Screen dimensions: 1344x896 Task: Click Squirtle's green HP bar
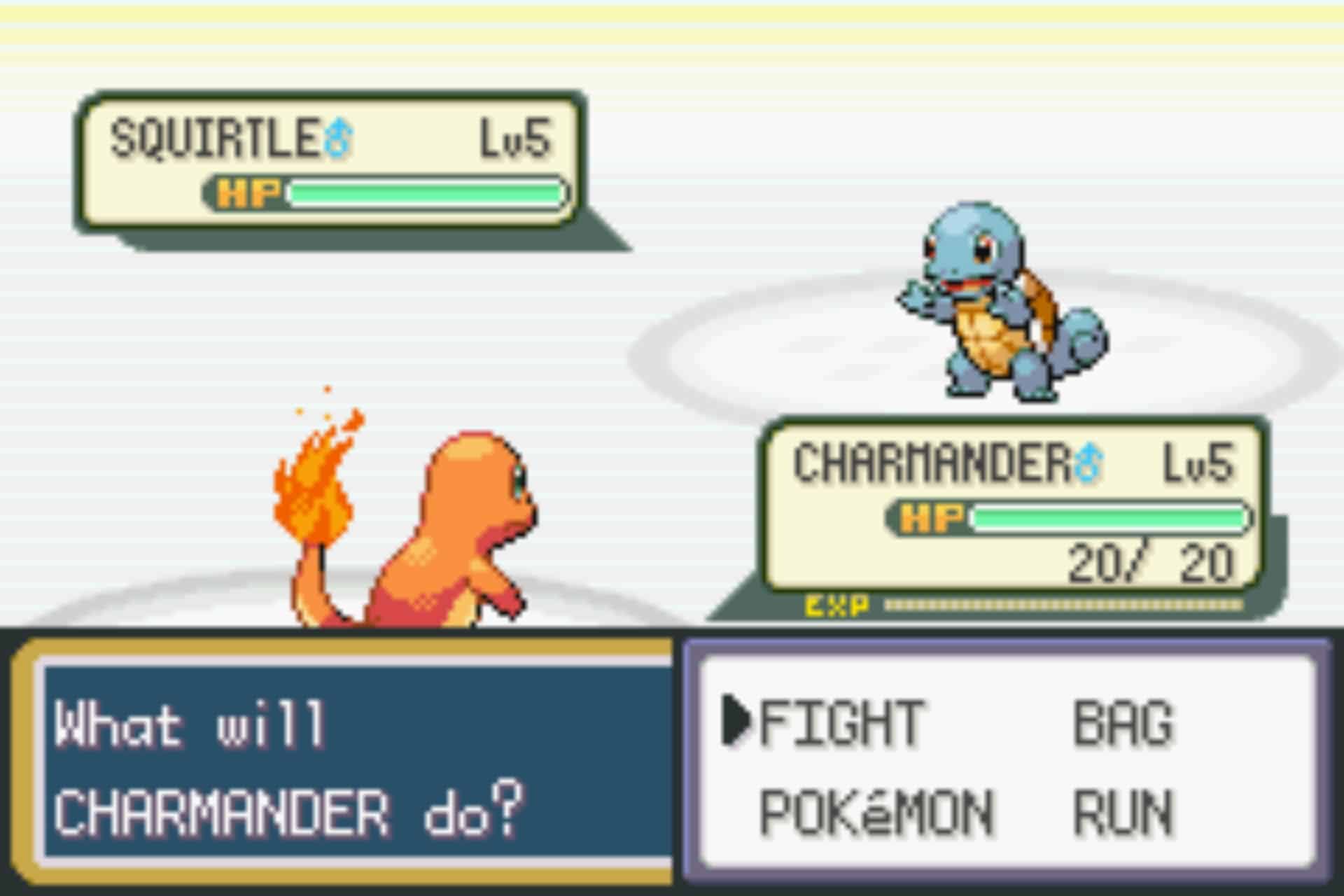(x=427, y=194)
